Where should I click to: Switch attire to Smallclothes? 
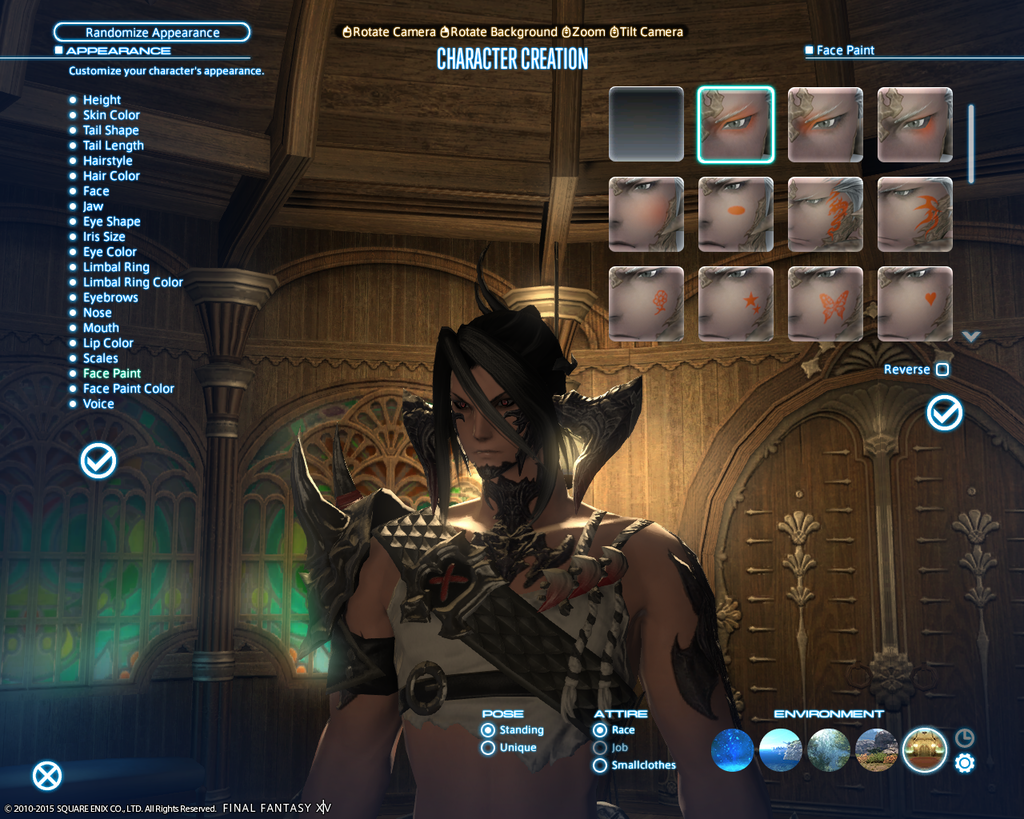[600, 766]
